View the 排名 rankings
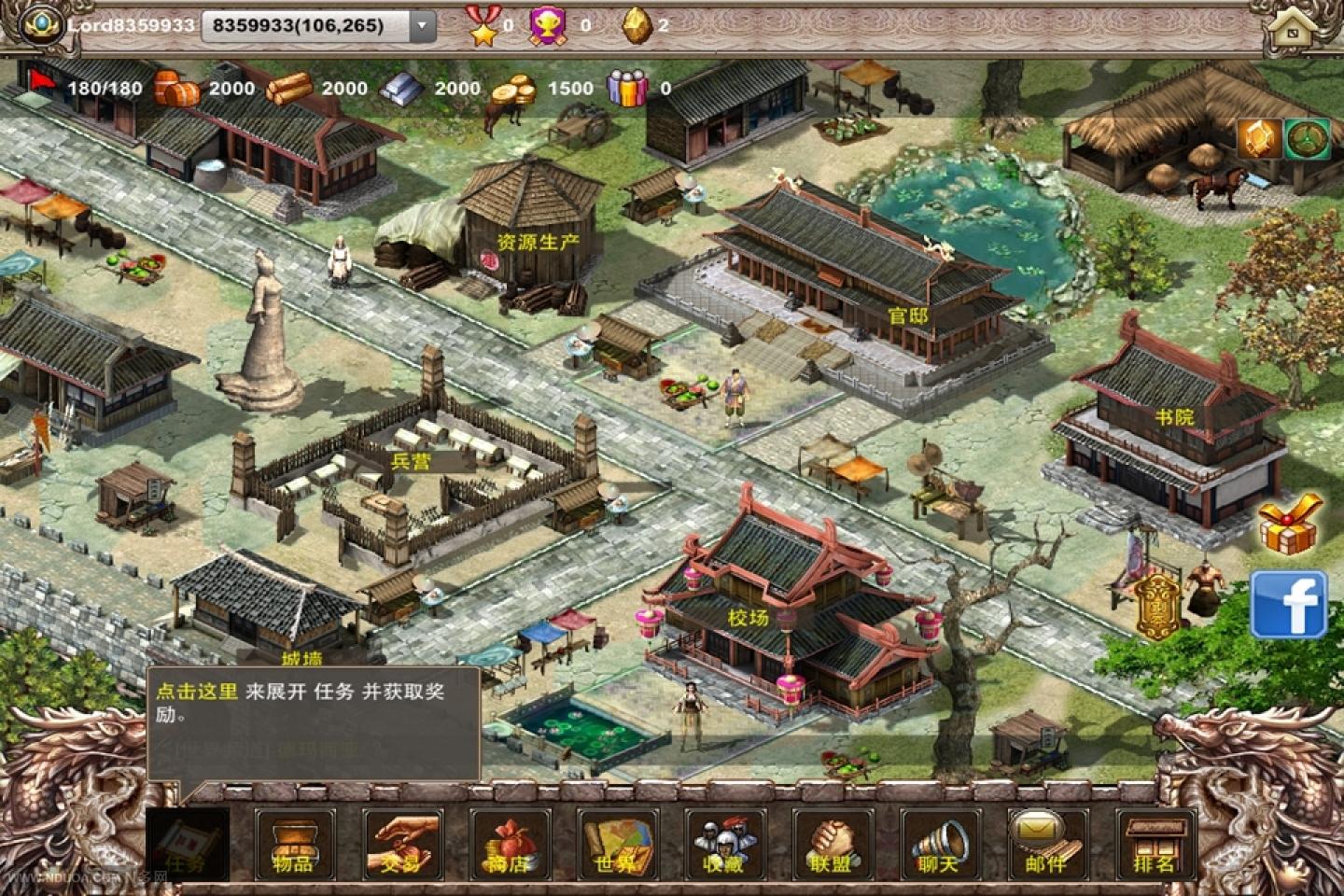Screen dimensions: 1344x896 point(1155,845)
